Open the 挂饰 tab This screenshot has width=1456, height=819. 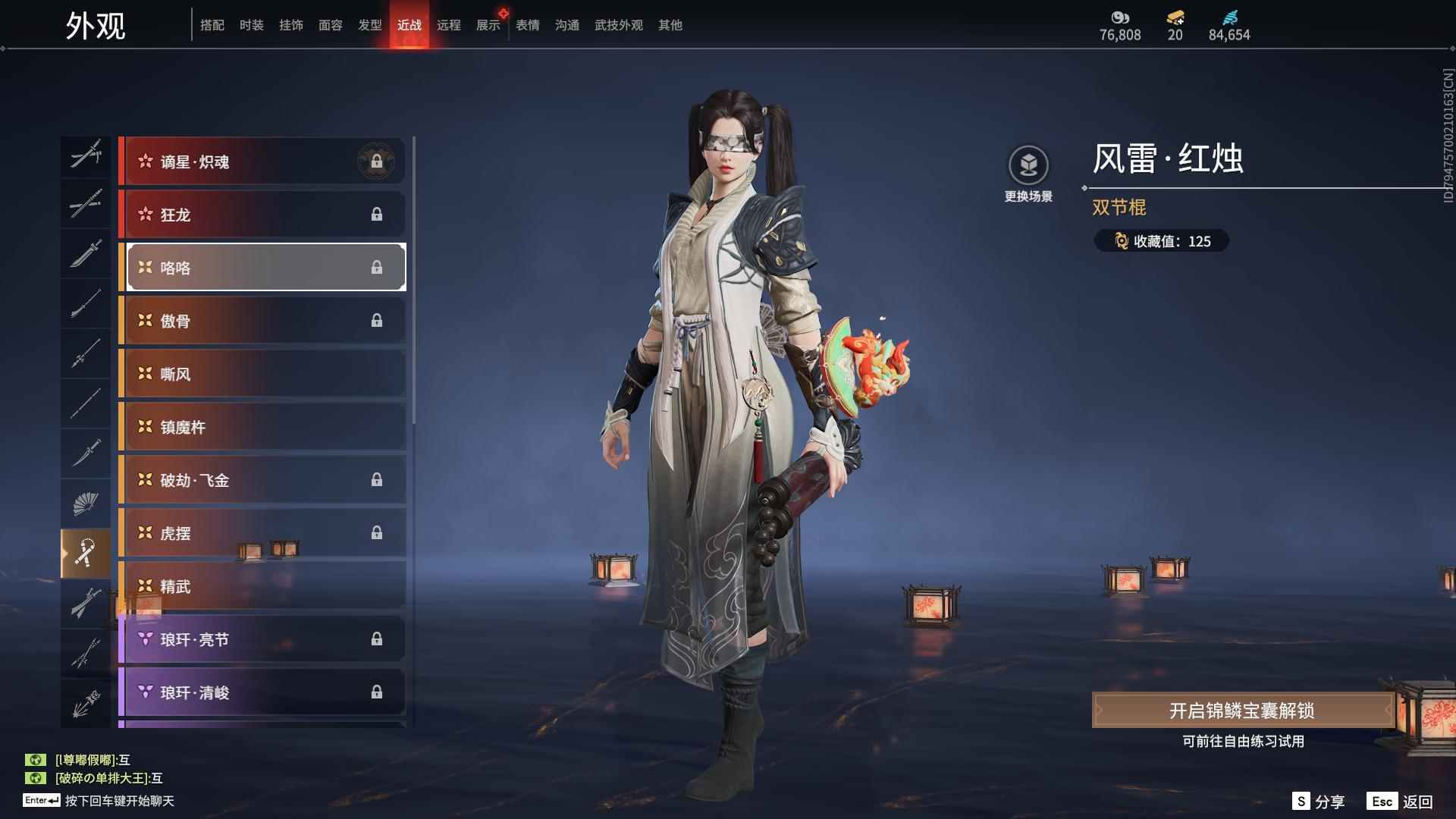(x=290, y=25)
